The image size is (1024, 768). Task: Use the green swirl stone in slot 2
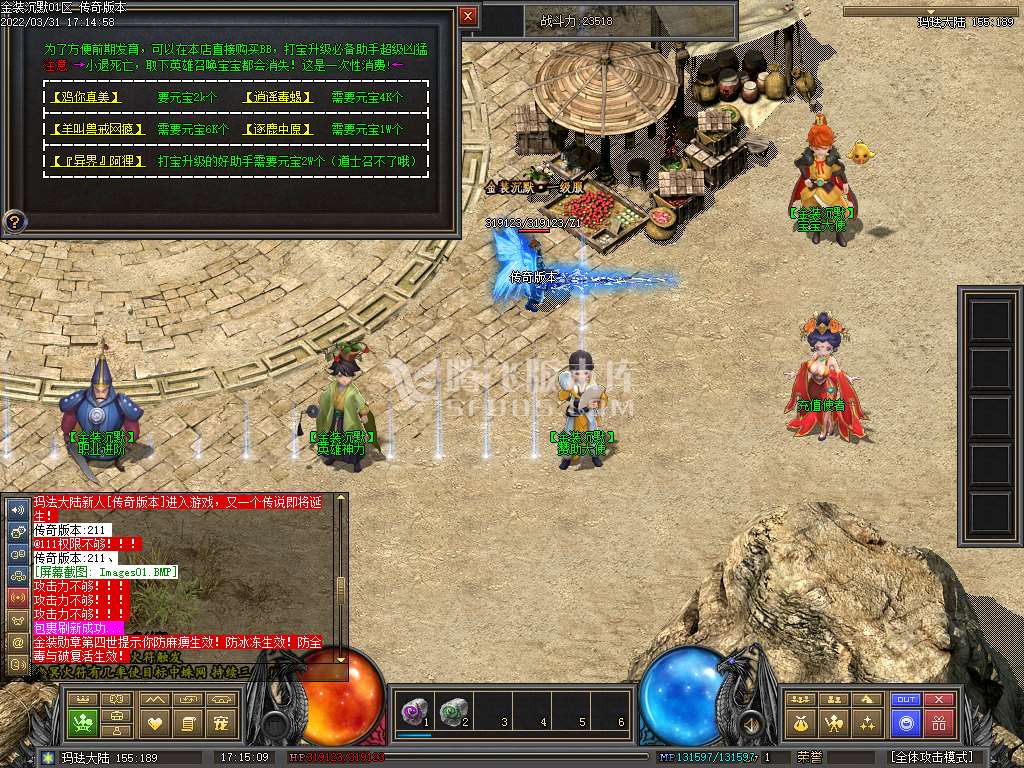(x=453, y=711)
